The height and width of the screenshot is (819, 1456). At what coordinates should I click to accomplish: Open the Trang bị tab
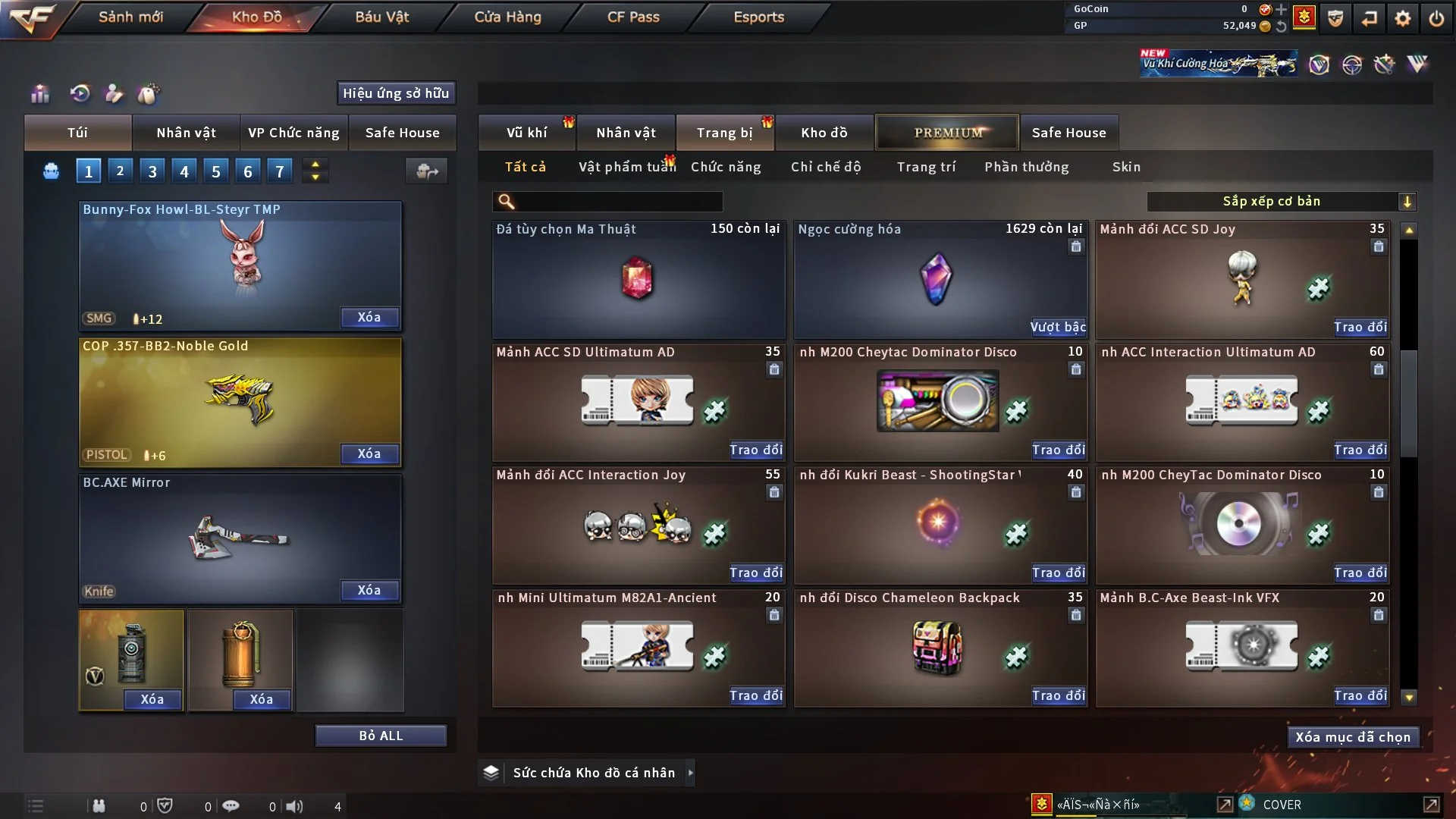(x=724, y=133)
